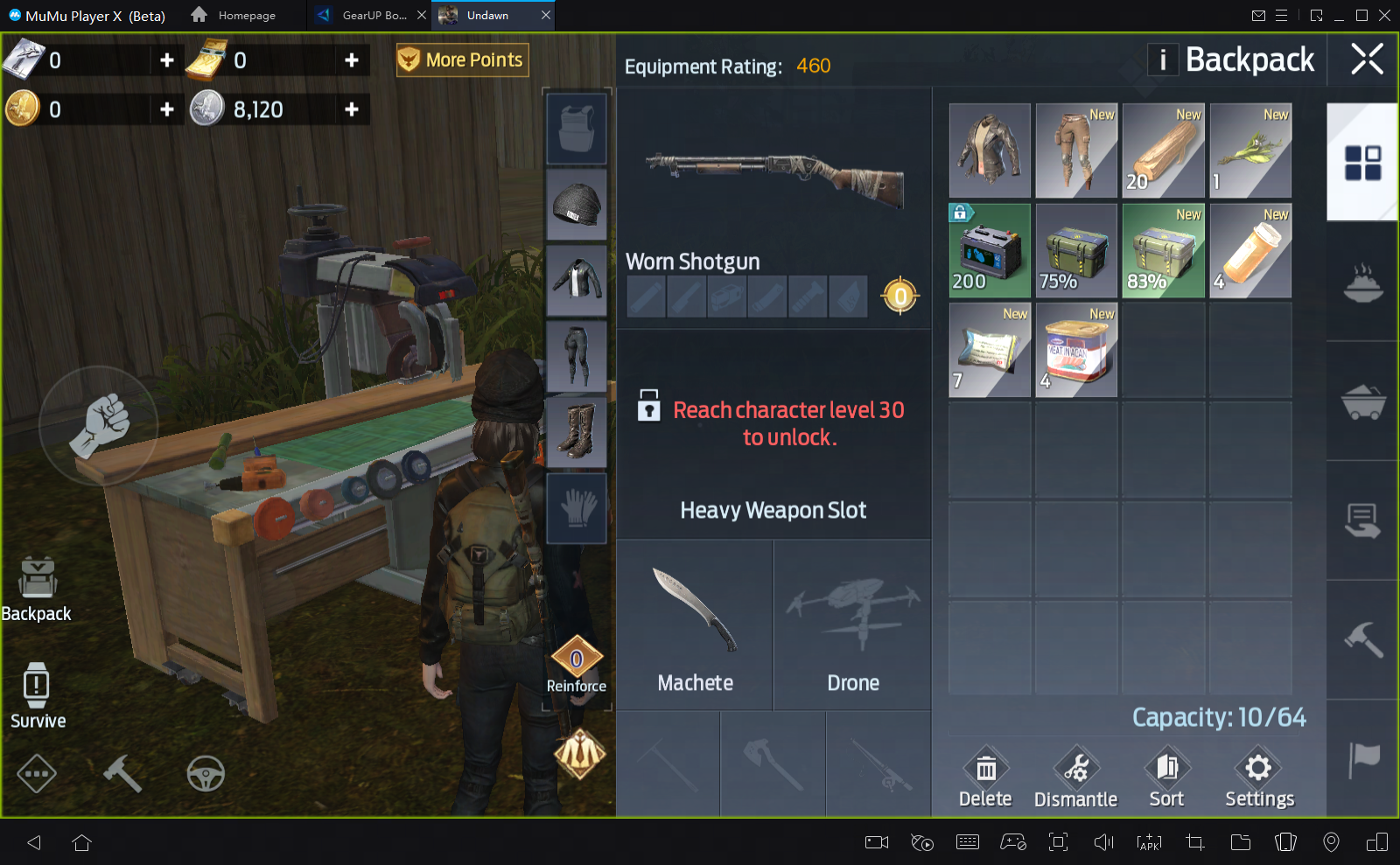Select the Machete melee weapon slot

tap(695, 623)
